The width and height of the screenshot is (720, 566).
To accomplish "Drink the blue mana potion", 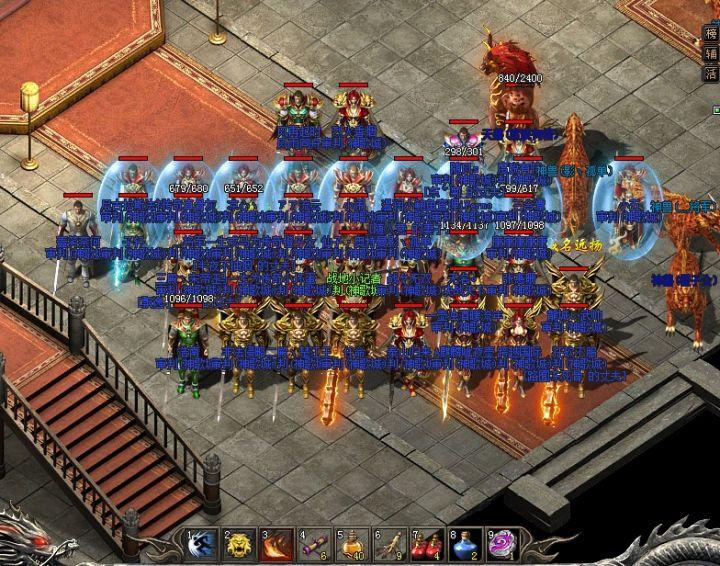I will coord(464,546).
